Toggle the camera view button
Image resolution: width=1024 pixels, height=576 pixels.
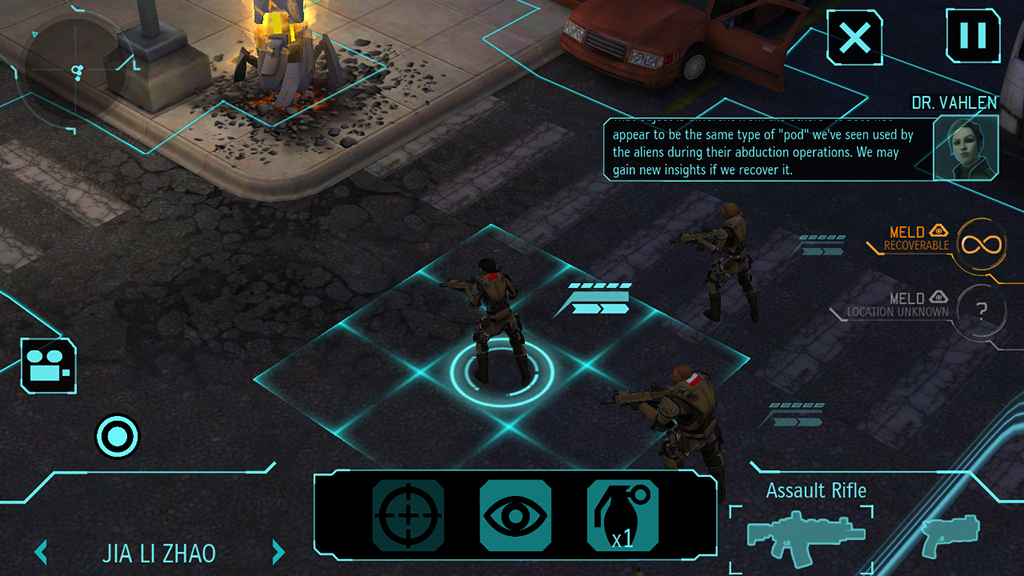[47, 365]
